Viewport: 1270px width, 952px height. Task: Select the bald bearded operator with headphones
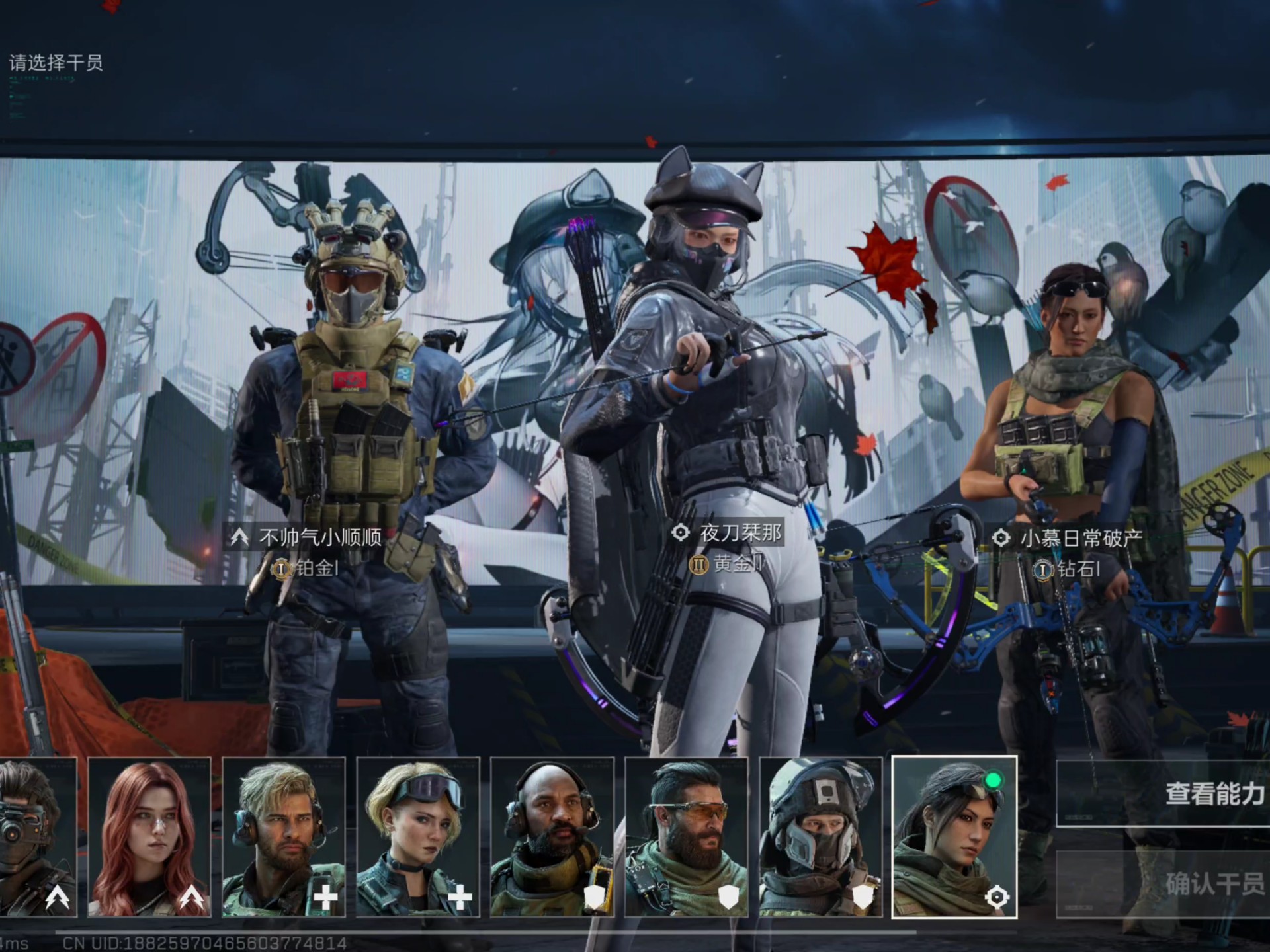click(552, 837)
